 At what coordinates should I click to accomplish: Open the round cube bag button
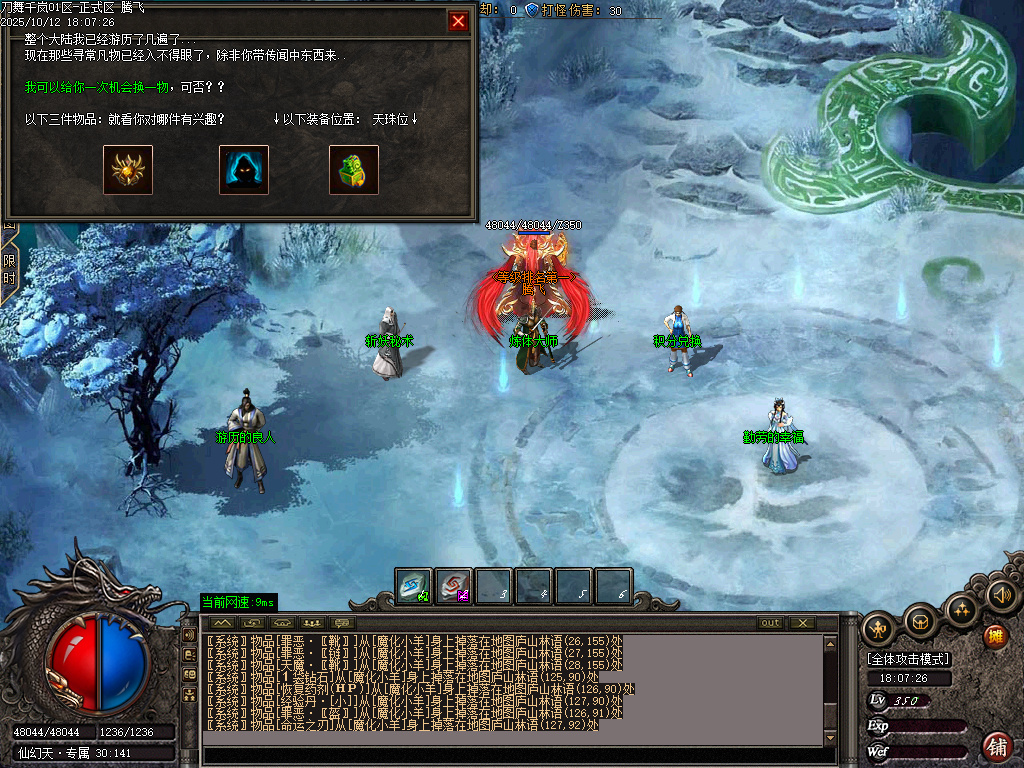tap(920, 623)
